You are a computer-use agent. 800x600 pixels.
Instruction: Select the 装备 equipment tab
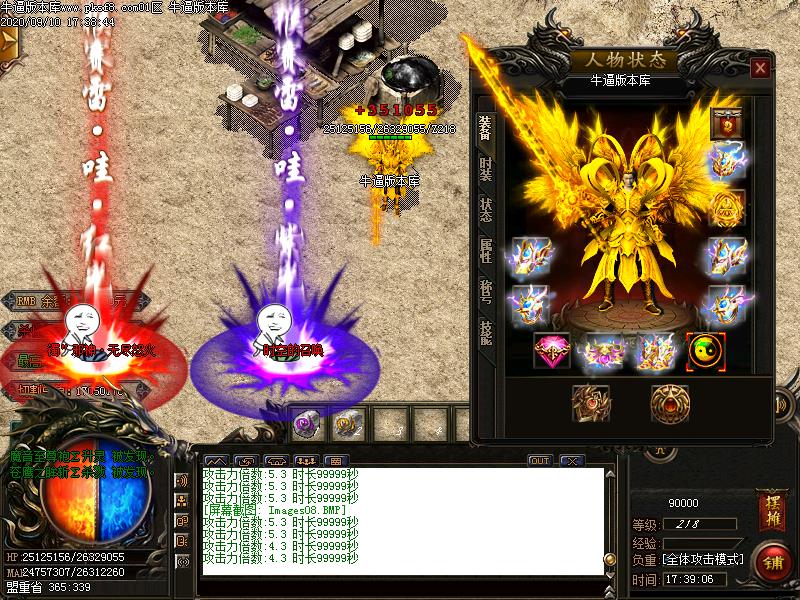click(x=486, y=126)
